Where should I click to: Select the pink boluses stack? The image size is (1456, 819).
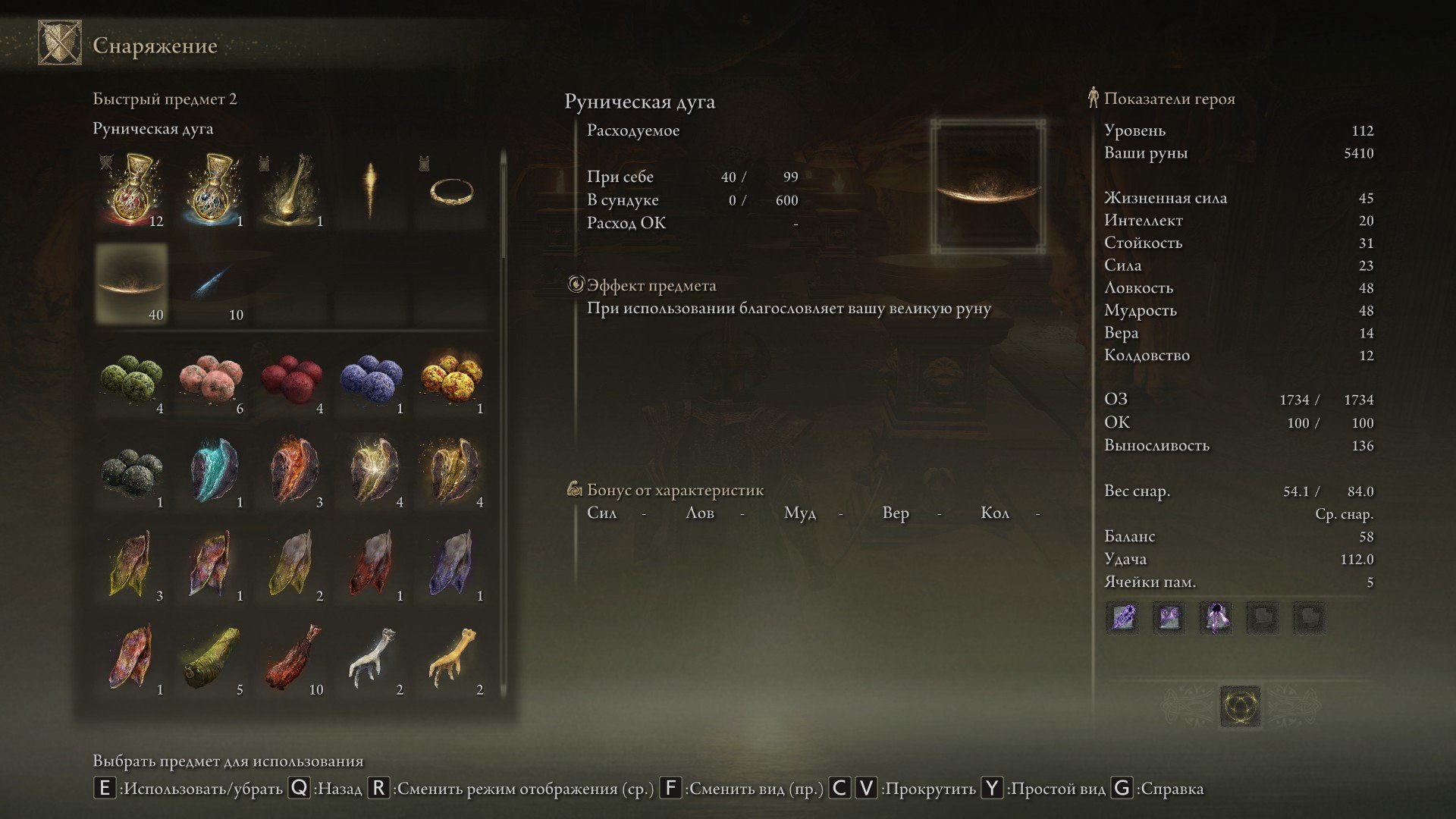pos(212,378)
